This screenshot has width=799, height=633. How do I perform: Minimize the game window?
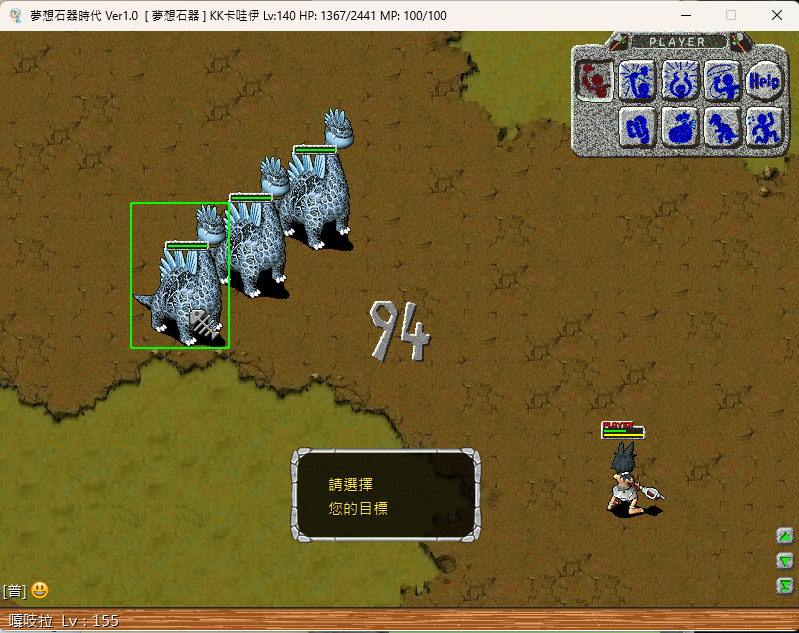685,15
